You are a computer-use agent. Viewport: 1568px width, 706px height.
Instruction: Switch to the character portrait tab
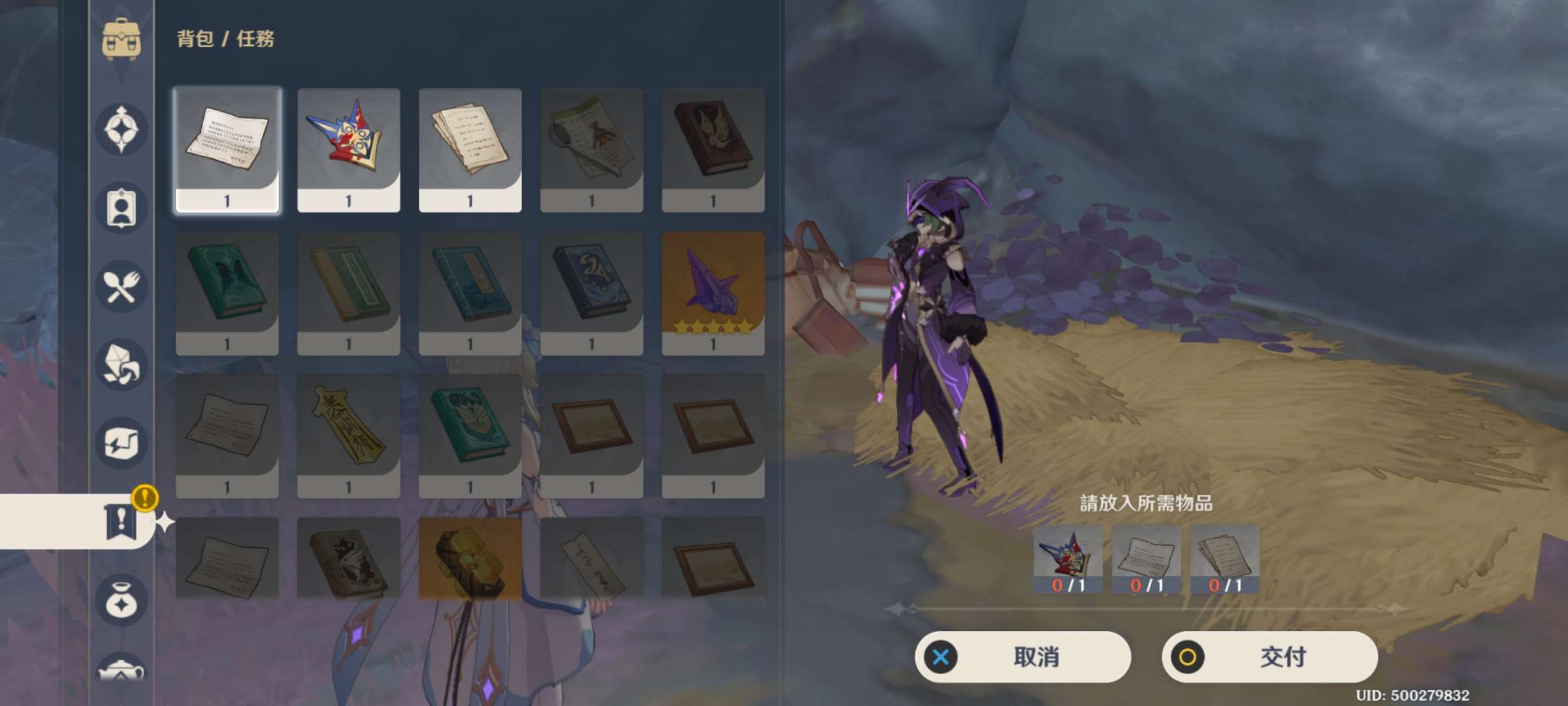pyautogui.click(x=122, y=208)
